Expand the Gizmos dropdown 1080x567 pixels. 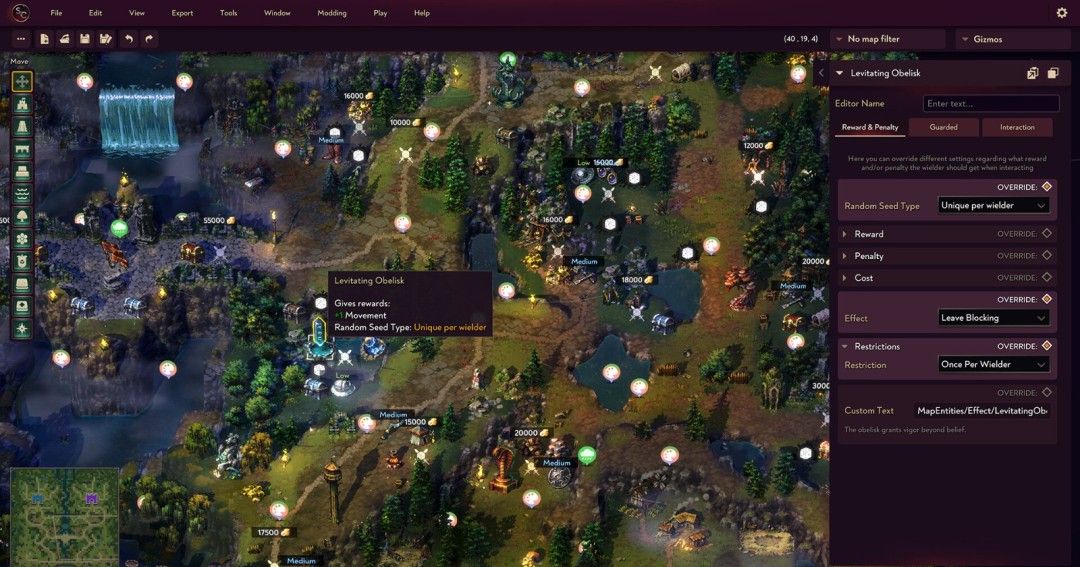(x=1013, y=39)
